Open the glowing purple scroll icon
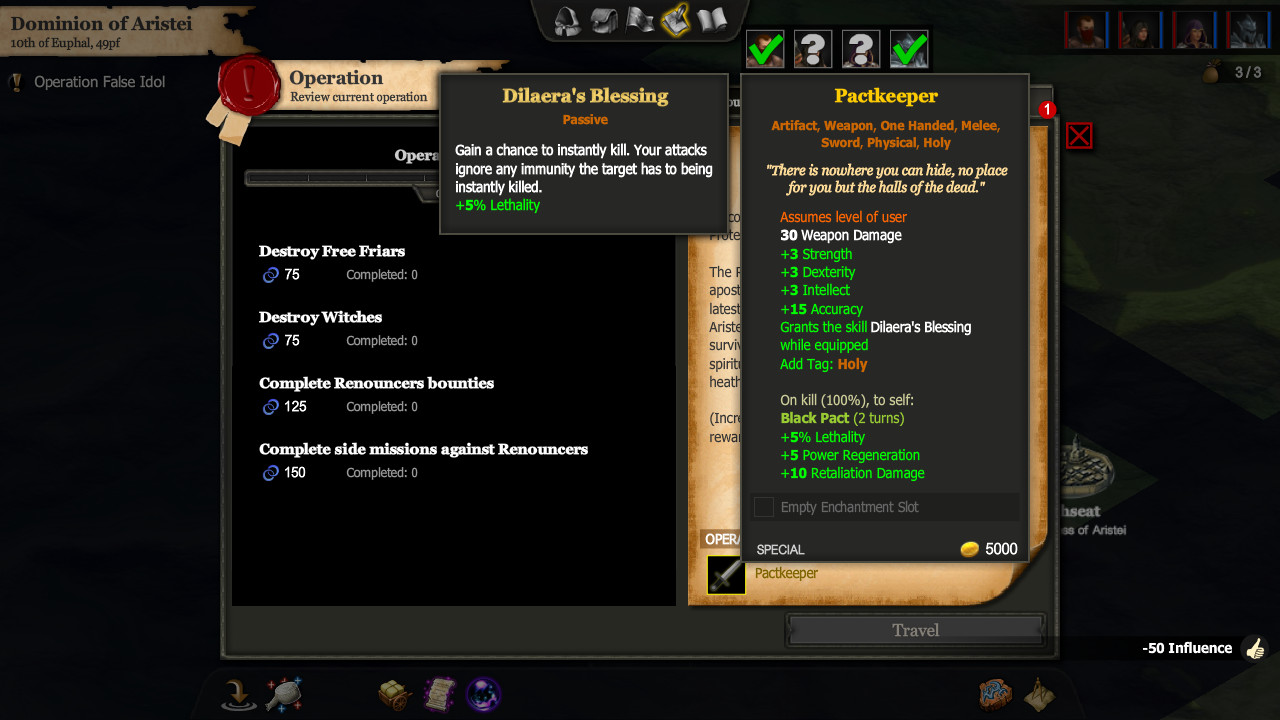This screenshot has height=720, width=1280. 440,693
